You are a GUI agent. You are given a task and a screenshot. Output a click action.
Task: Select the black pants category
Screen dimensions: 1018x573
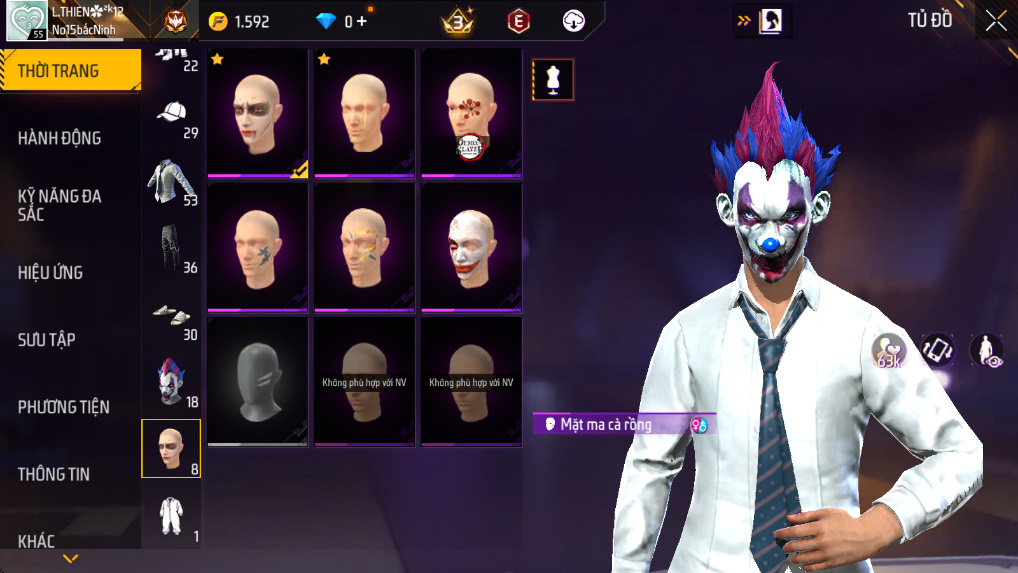(172, 248)
